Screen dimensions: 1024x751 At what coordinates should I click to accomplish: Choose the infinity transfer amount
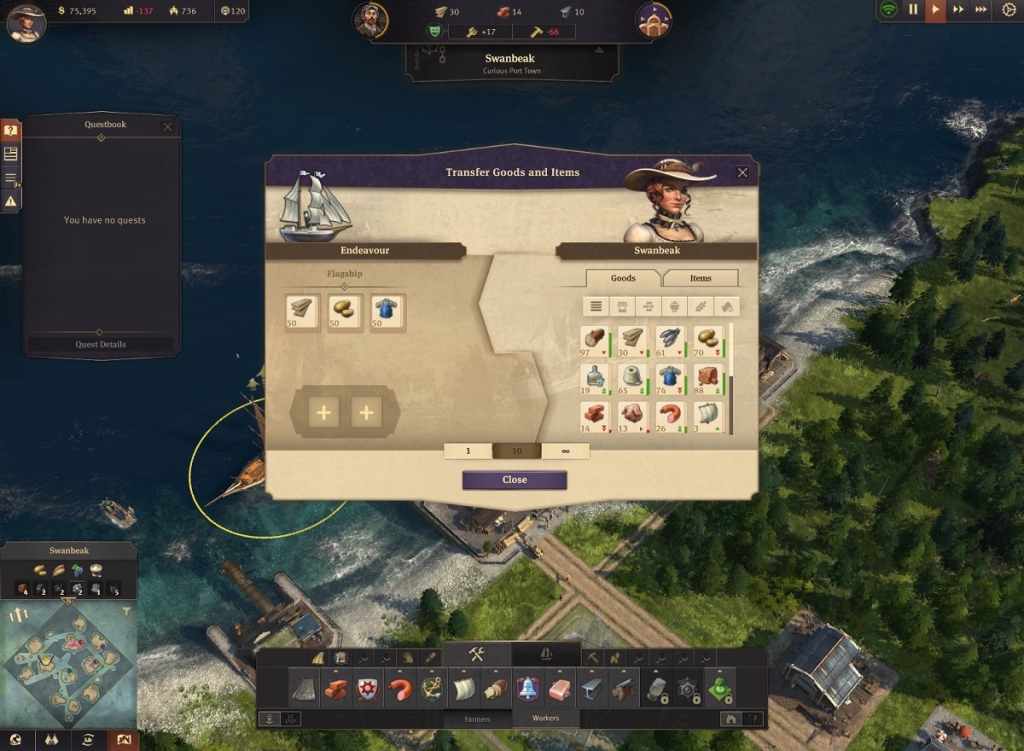tap(565, 451)
